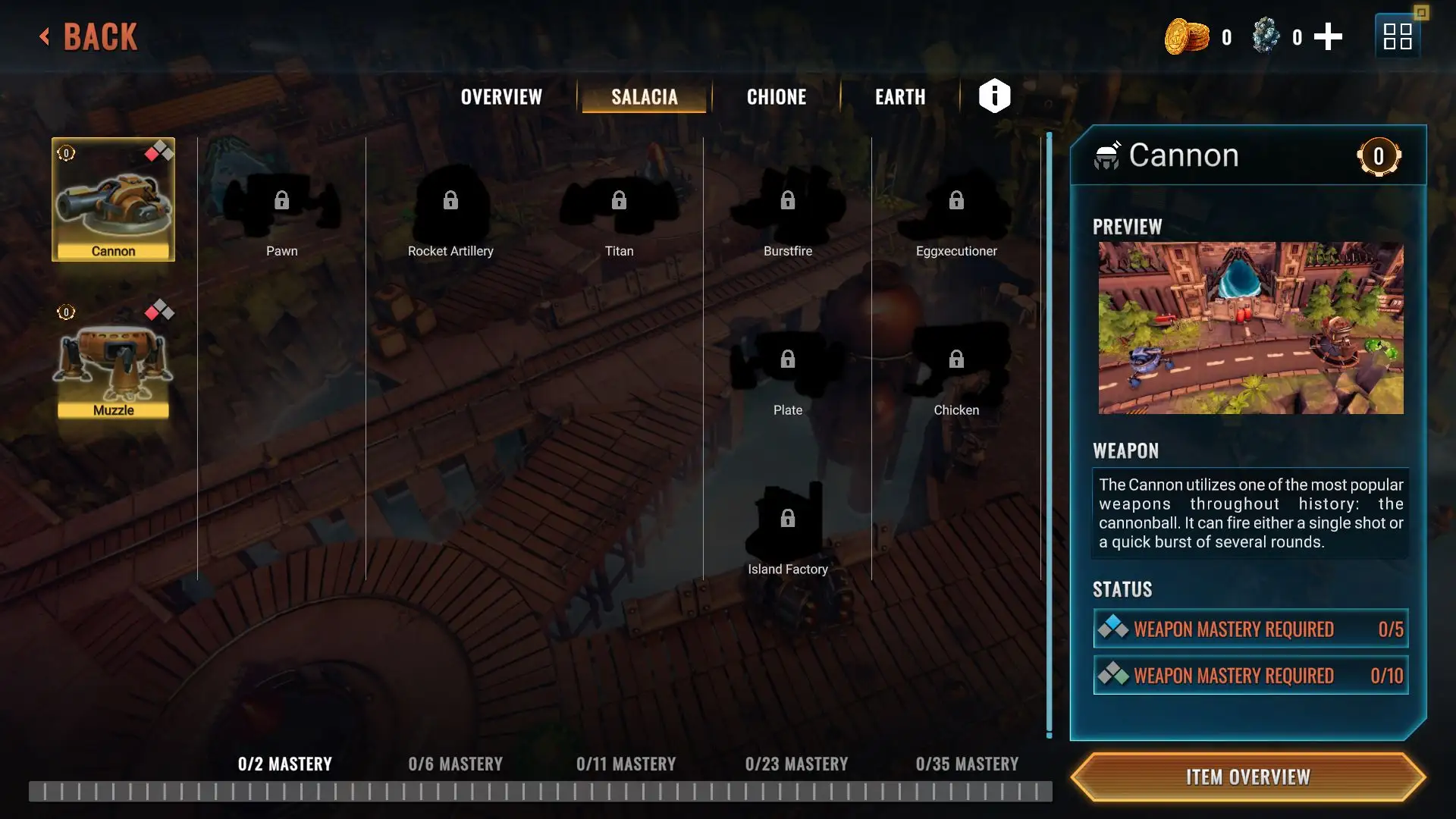Open the info hexagon icon
Viewport: 1456px width, 819px height.
click(x=994, y=96)
